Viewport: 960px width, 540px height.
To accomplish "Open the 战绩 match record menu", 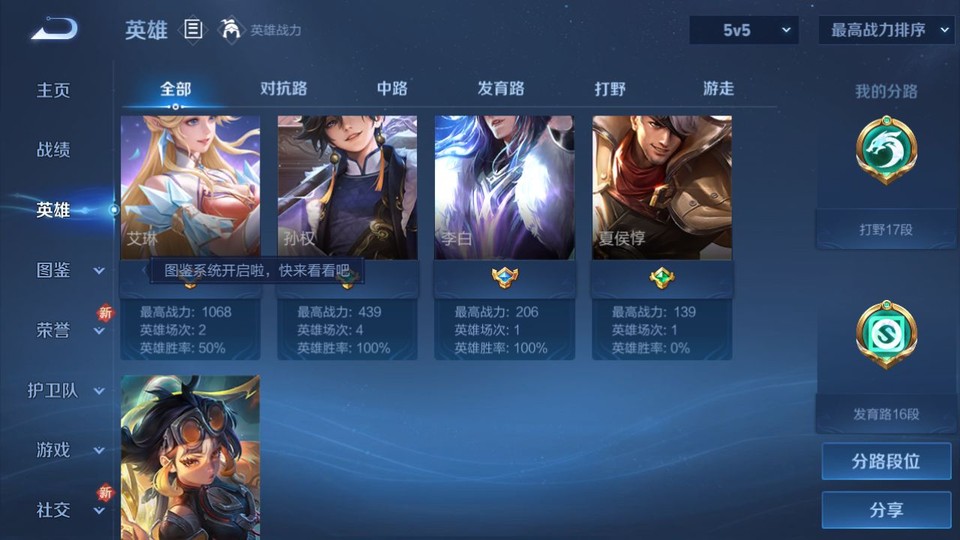I will click(54, 150).
